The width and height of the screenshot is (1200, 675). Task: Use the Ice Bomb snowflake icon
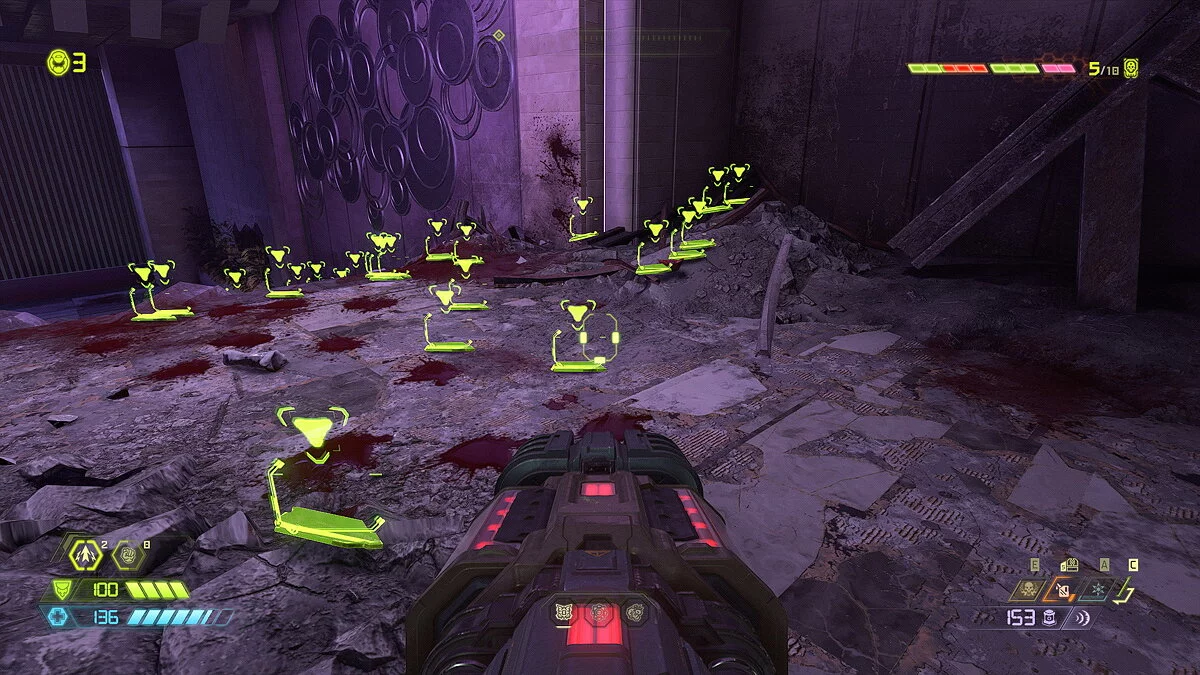(x=1099, y=591)
